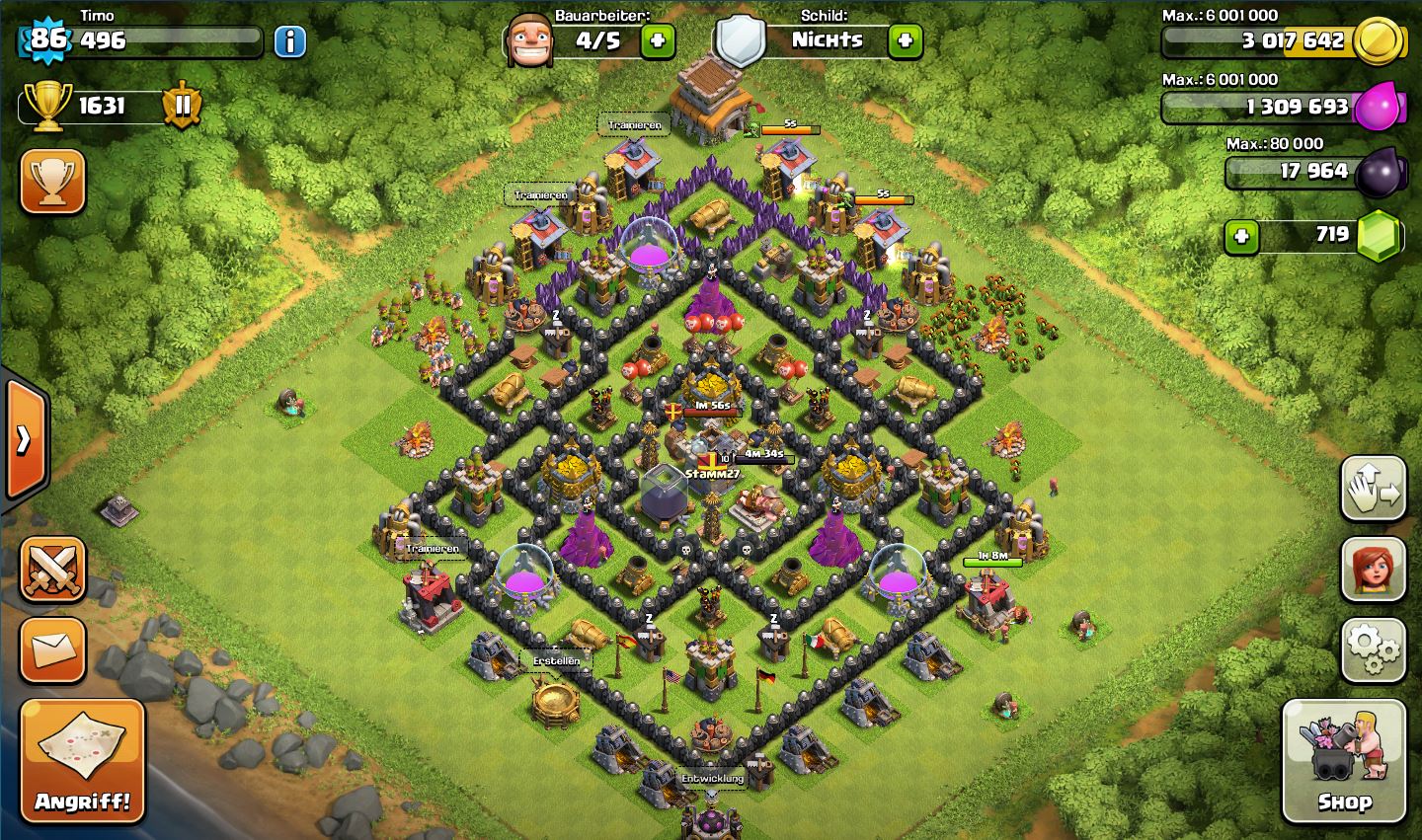Open the league badge next to trophies
The image size is (1422, 840).
[x=183, y=105]
